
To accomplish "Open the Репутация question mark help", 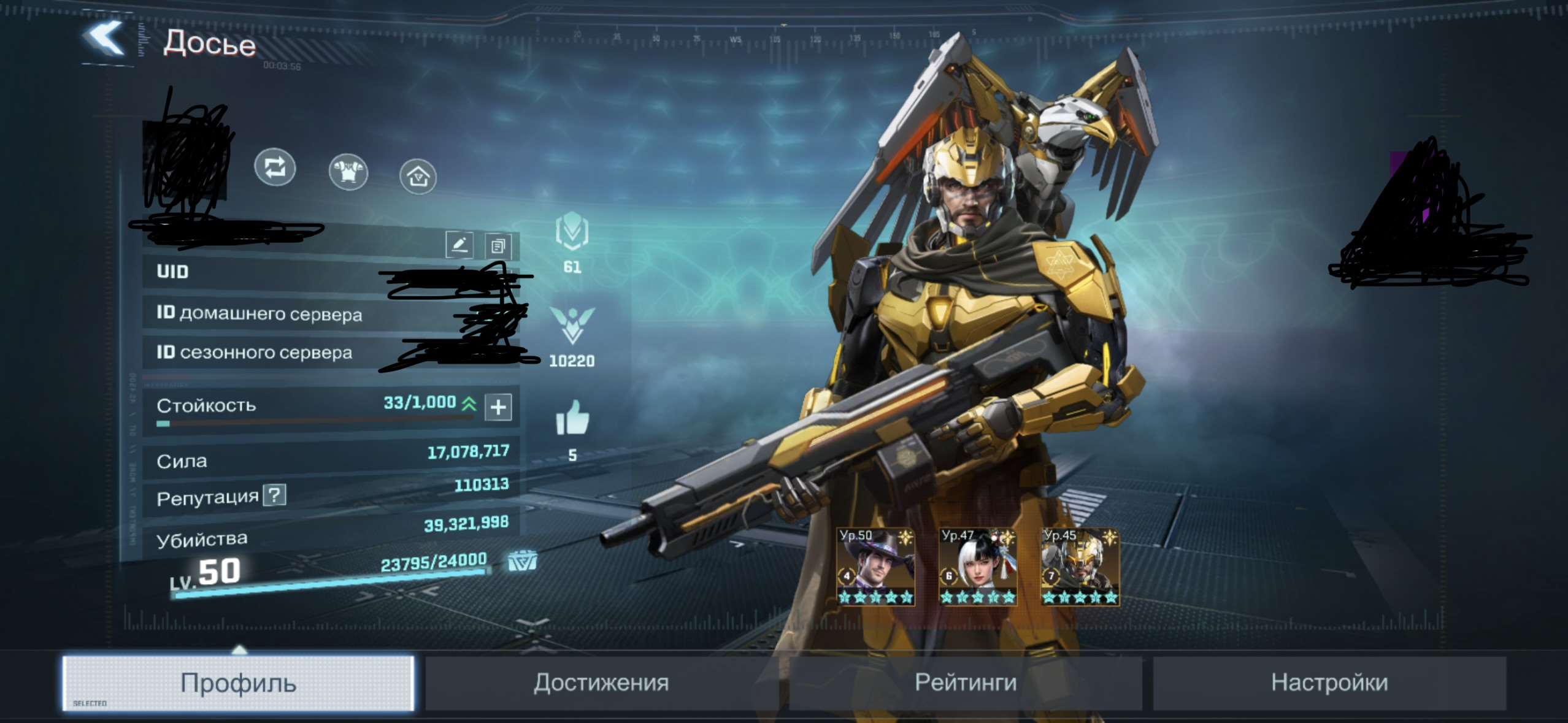I will click(x=275, y=495).
